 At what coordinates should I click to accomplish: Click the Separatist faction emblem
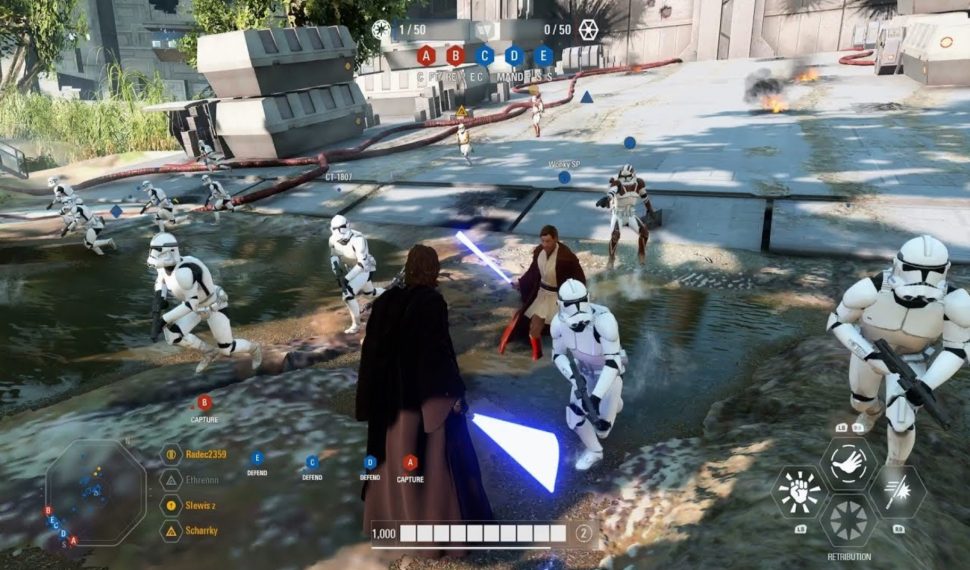588,30
